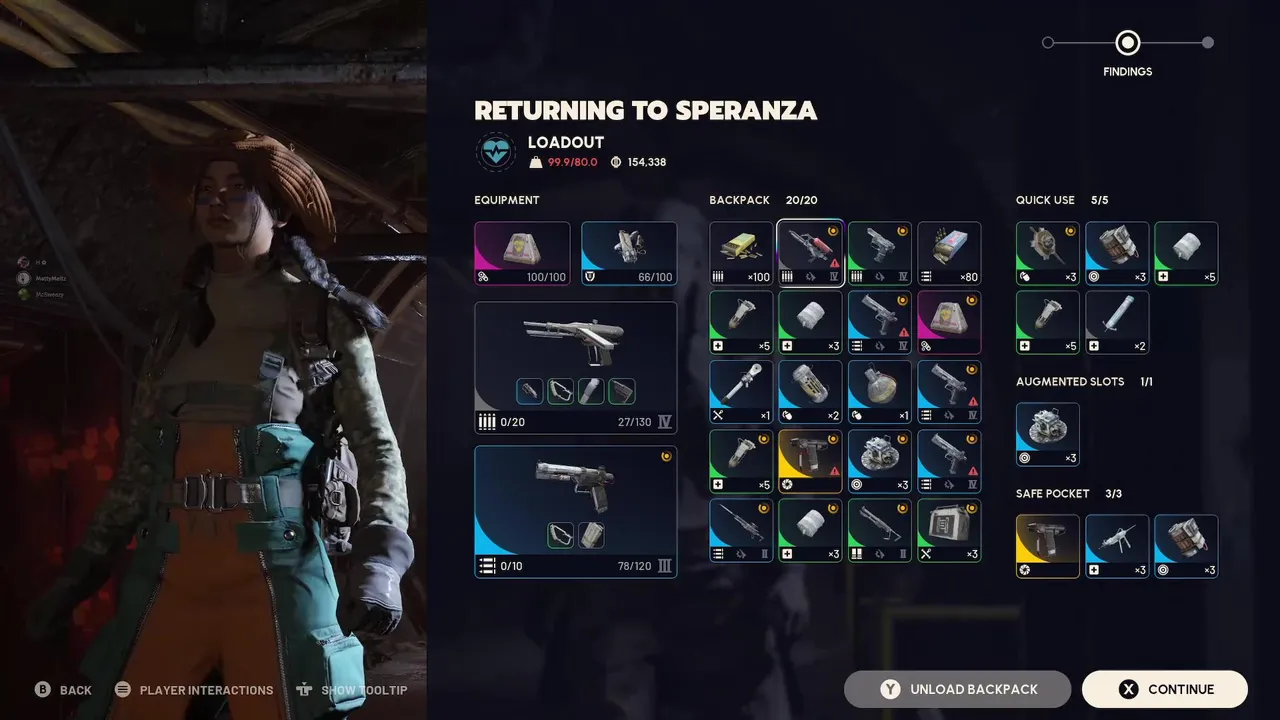Choose Unload Backpack
Viewport: 1280px width, 720px height.
[957, 689]
